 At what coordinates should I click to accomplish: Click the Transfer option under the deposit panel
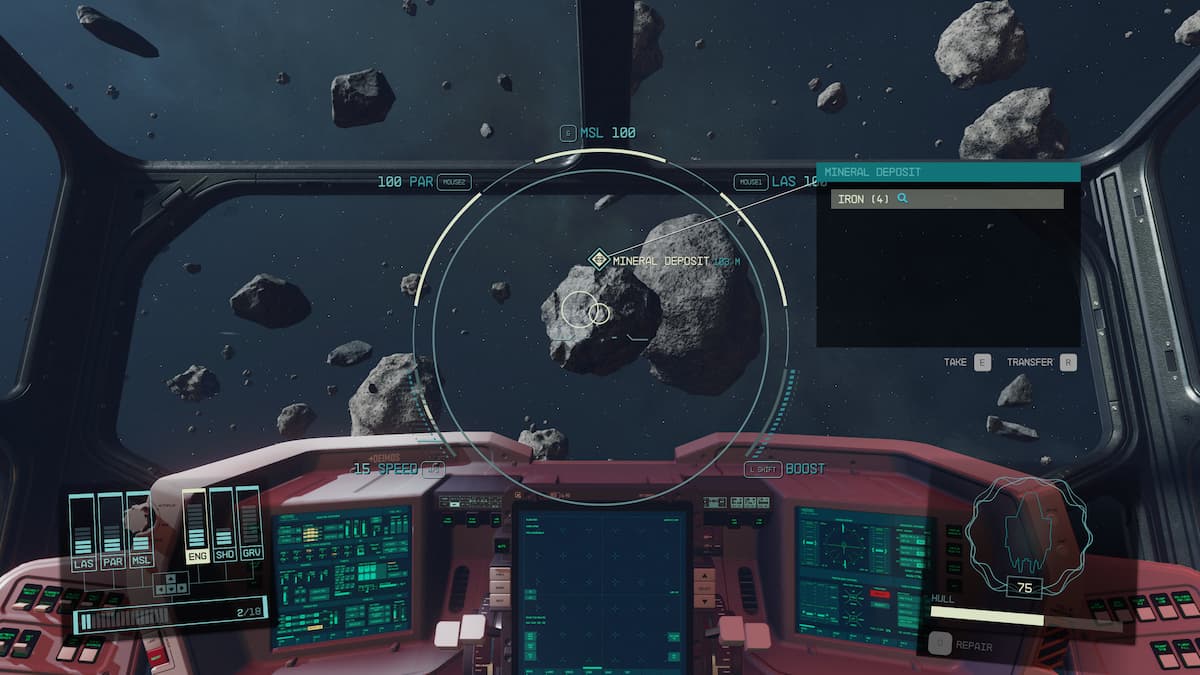1041,362
